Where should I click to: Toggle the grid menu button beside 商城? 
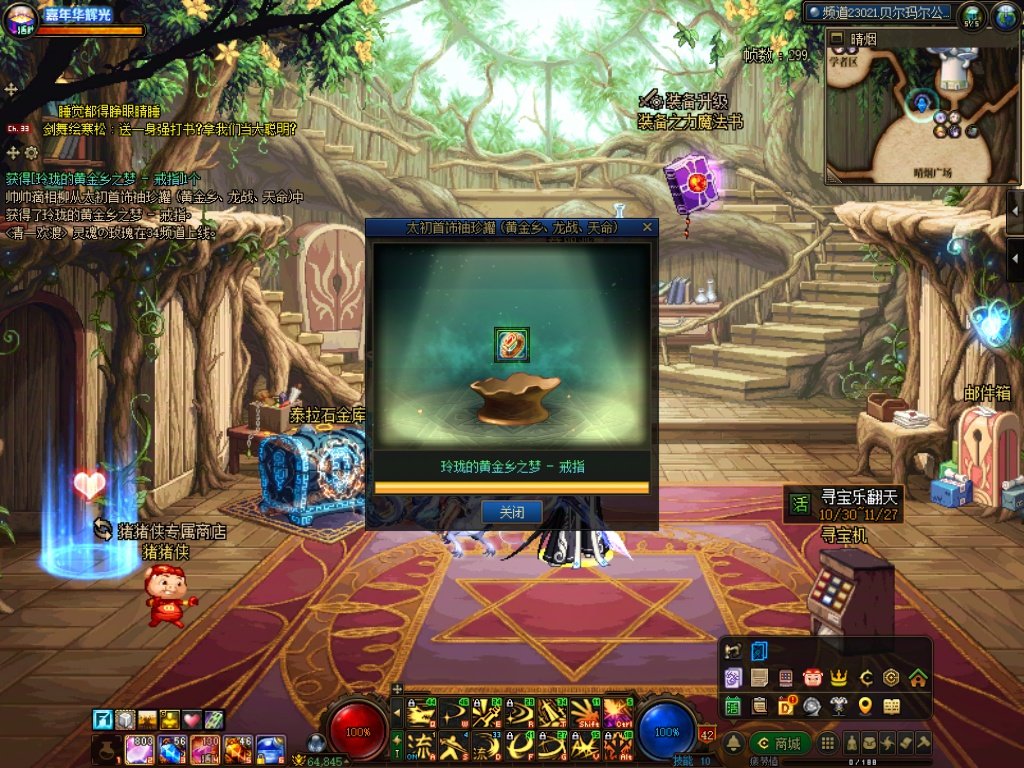click(827, 744)
